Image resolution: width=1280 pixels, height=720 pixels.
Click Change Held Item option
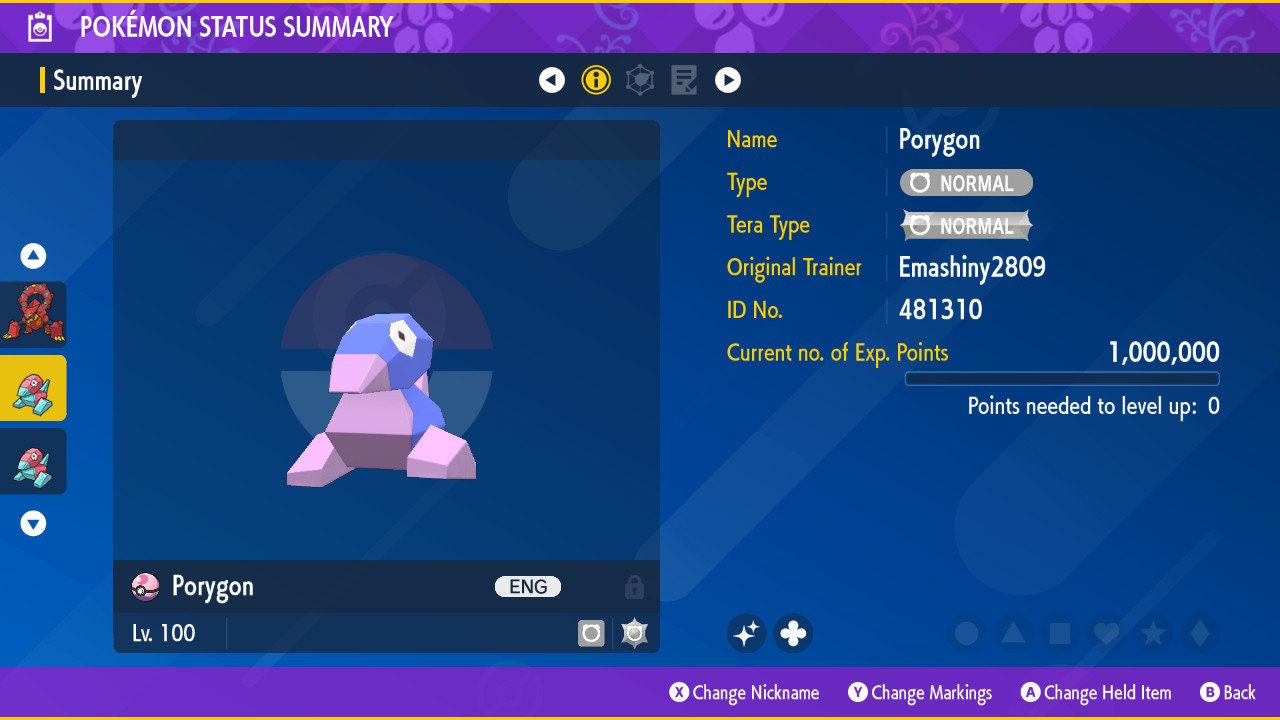[x=1096, y=692]
